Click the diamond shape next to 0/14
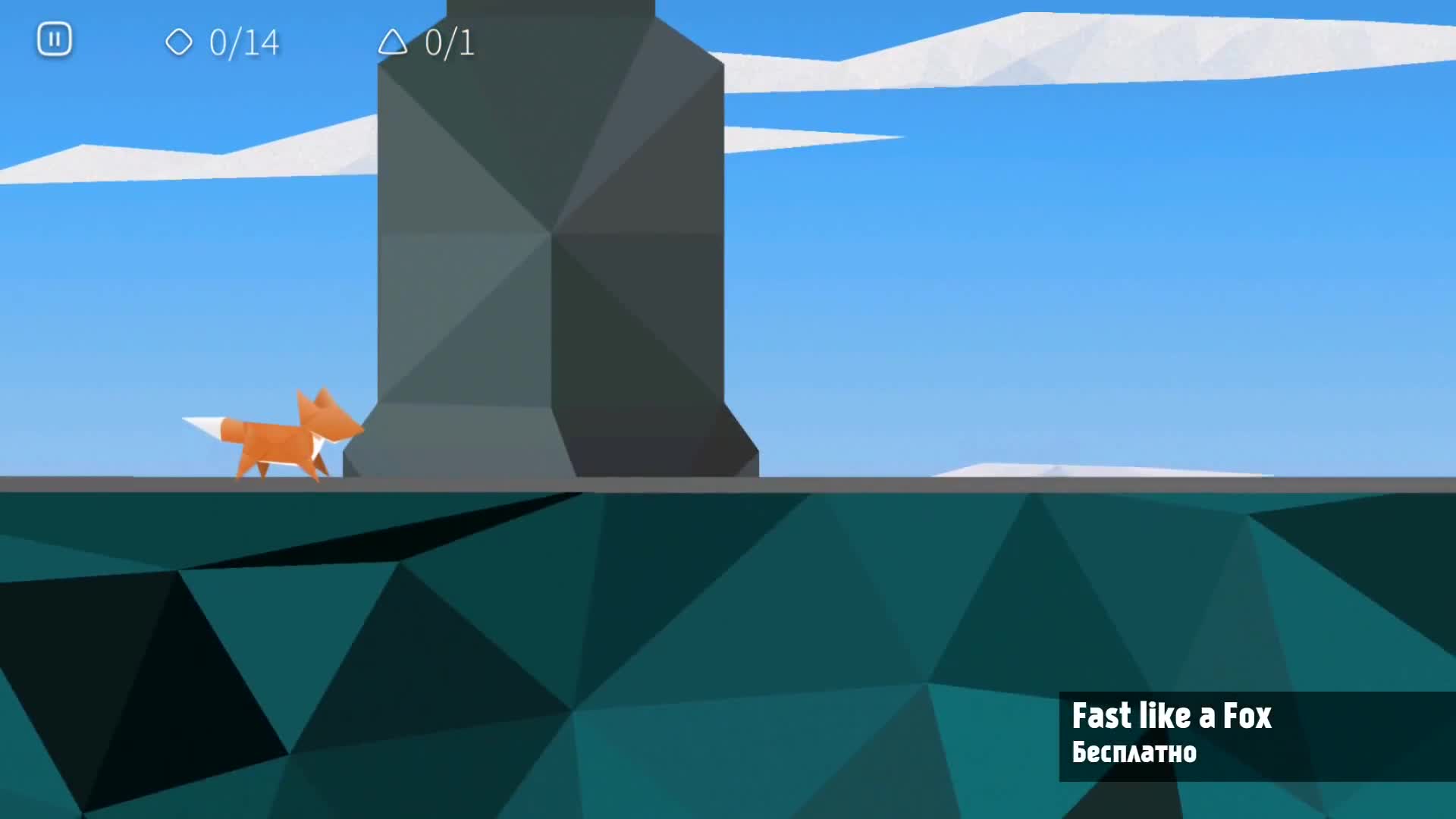1456x819 pixels. point(180,44)
